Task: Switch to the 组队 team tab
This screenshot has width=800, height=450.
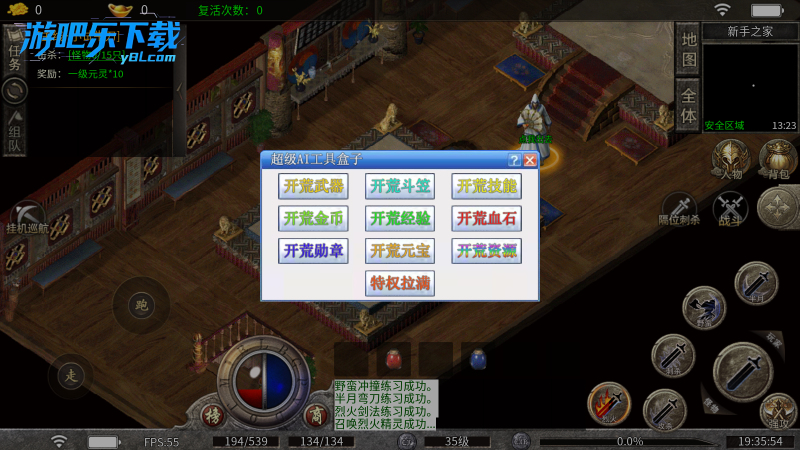Action: point(15,133)
